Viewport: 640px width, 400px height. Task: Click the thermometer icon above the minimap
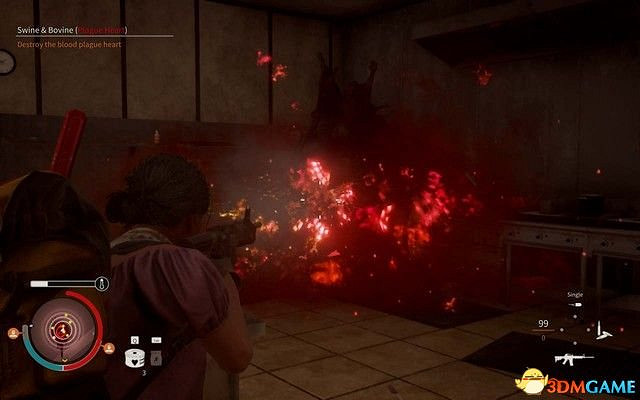tap(102, 284)
